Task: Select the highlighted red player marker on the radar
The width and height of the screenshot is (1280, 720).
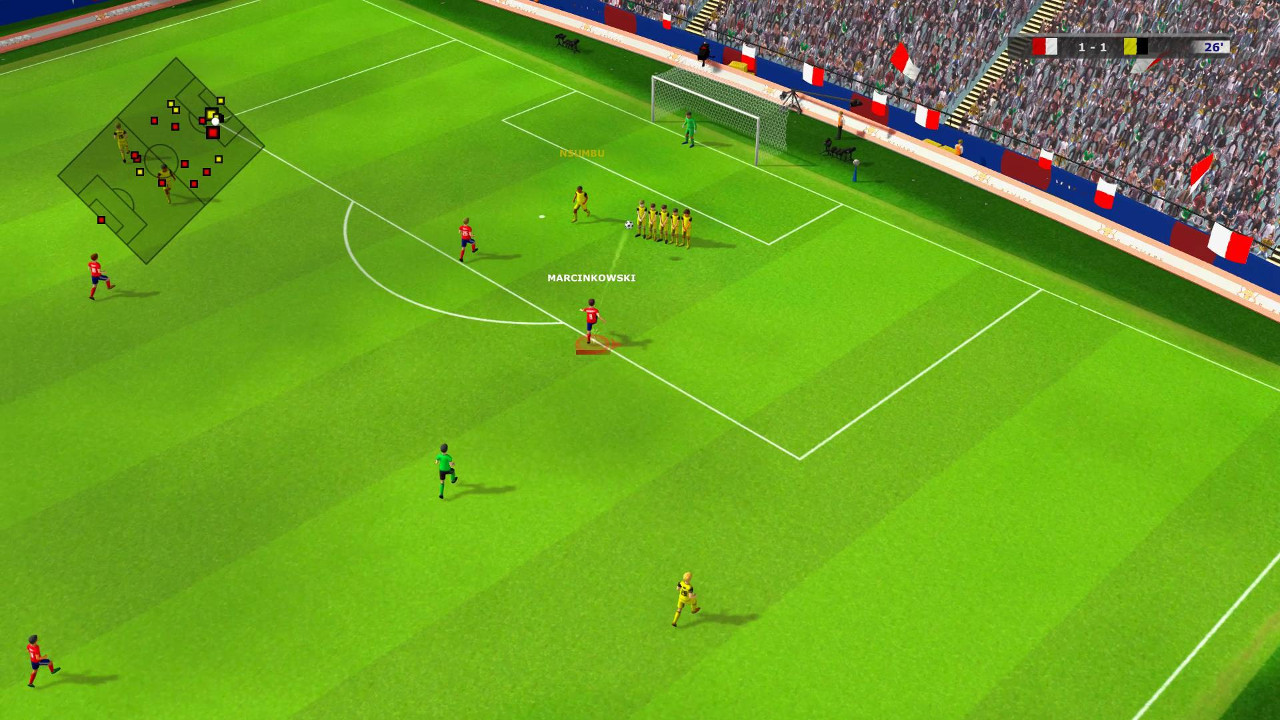Action: click(212, 133)
